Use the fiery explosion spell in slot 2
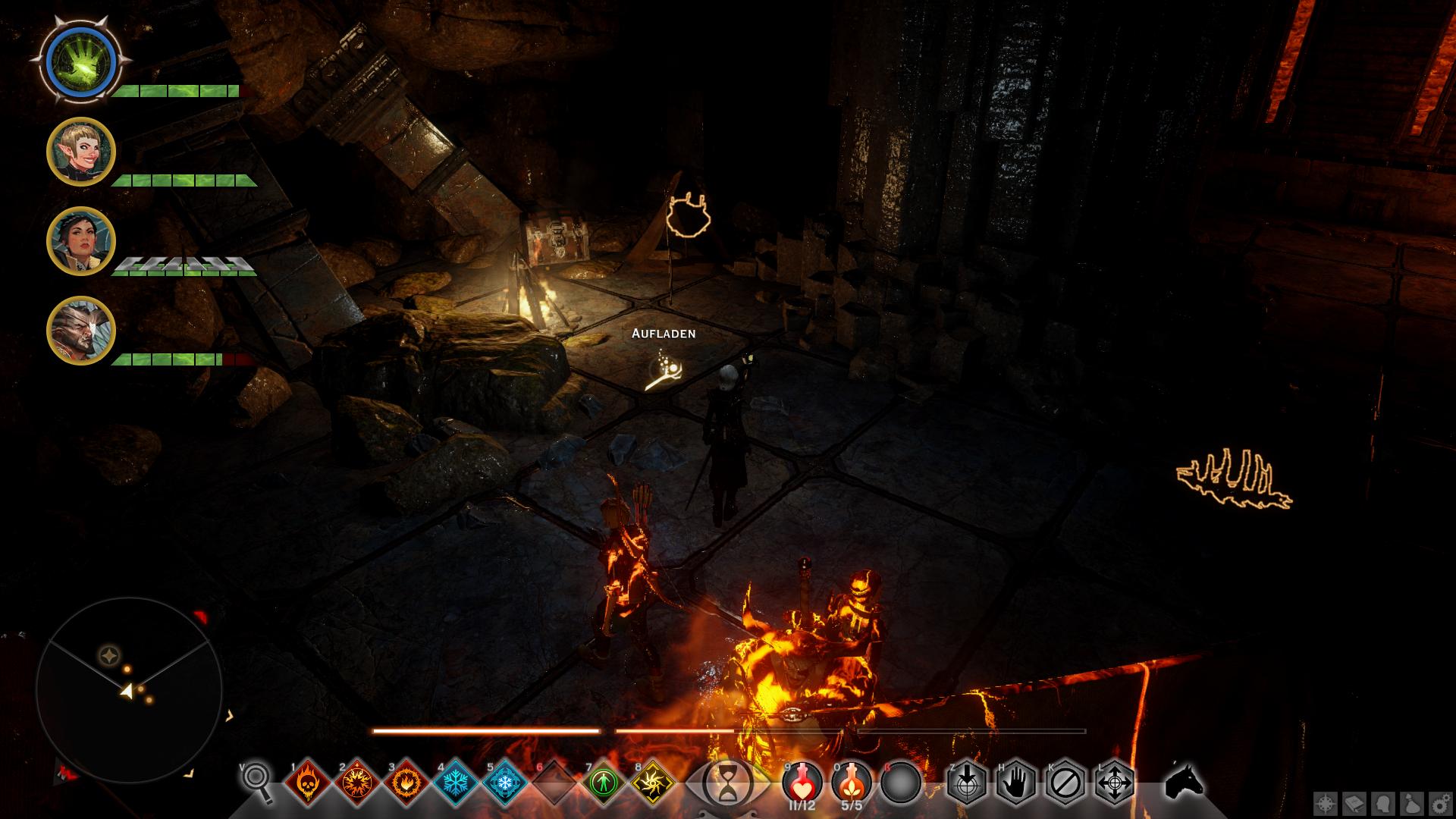Screen dimensions: 1456x819 pyautogui.click(x=357, y=783)
